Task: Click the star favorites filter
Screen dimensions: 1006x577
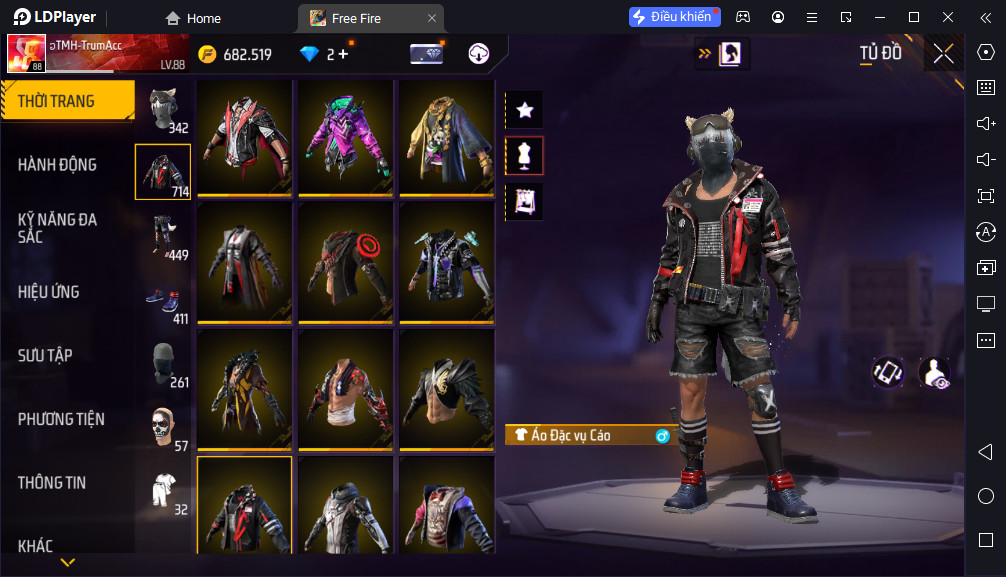Action: pyautogui.click(x=524, y=110)
